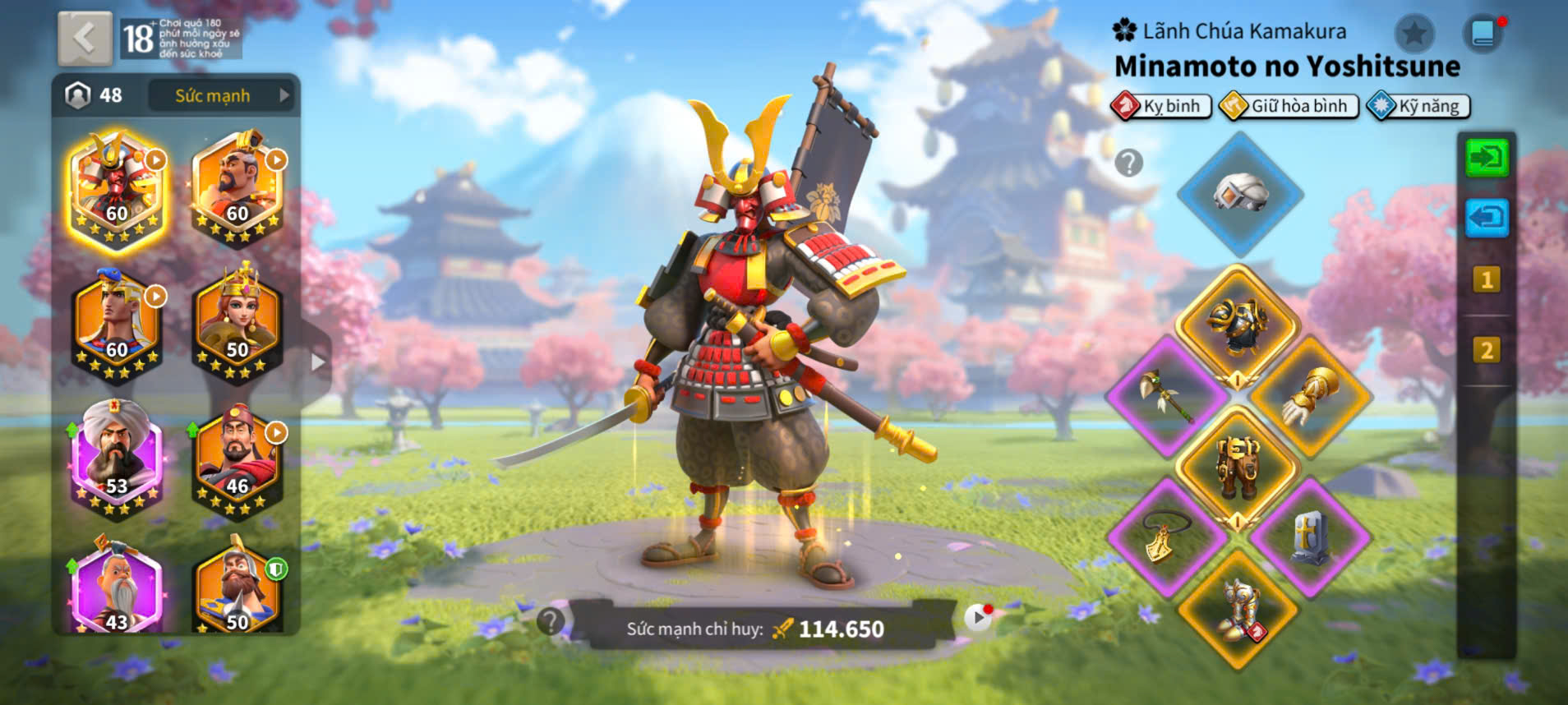Play the commander preview video button
Screen dimensions: 1568x705
pyautogui.click(x=977, y=617)
